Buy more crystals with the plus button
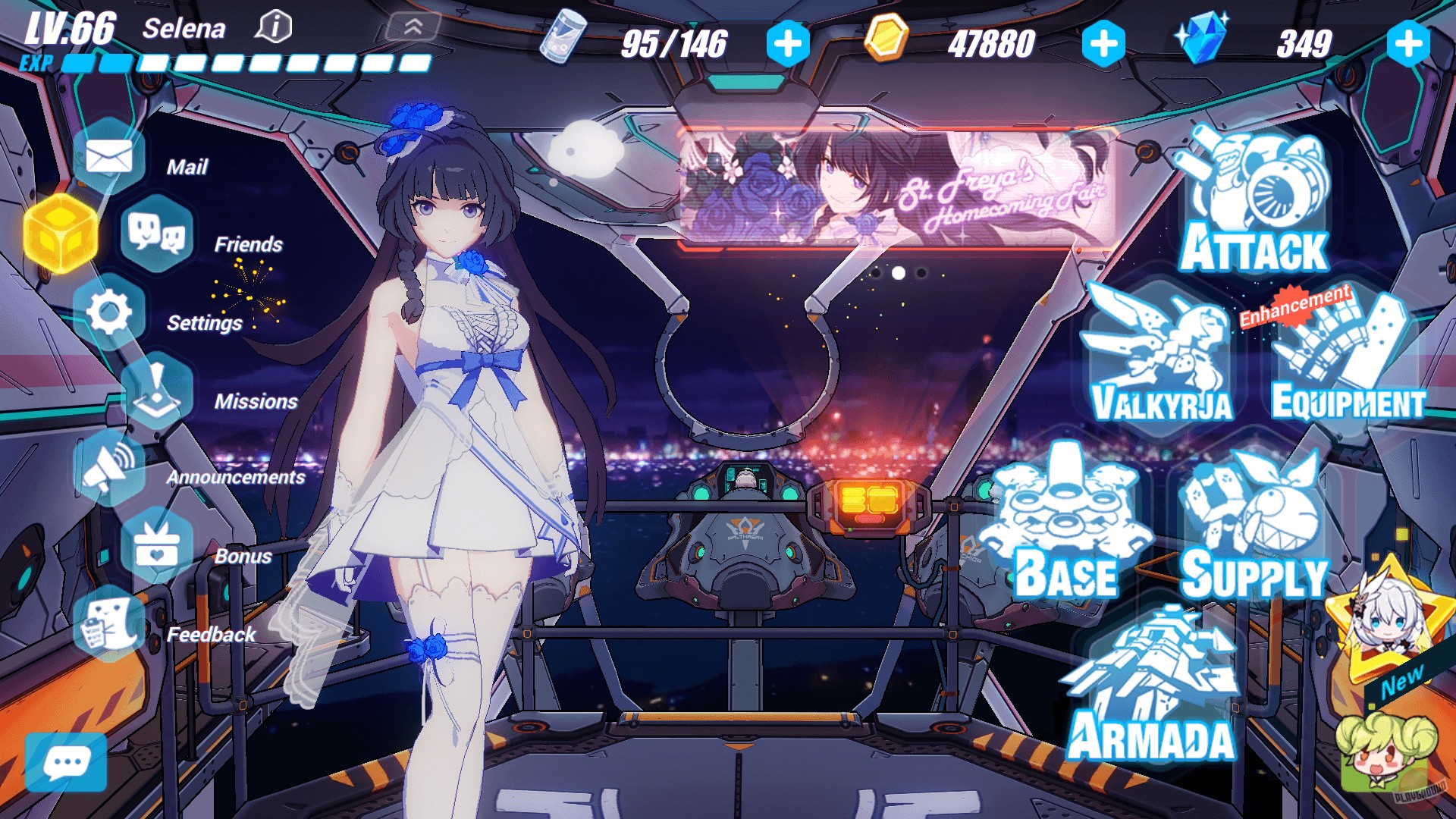This screenshot has height=819, width=1456. tap(1408, 43)
